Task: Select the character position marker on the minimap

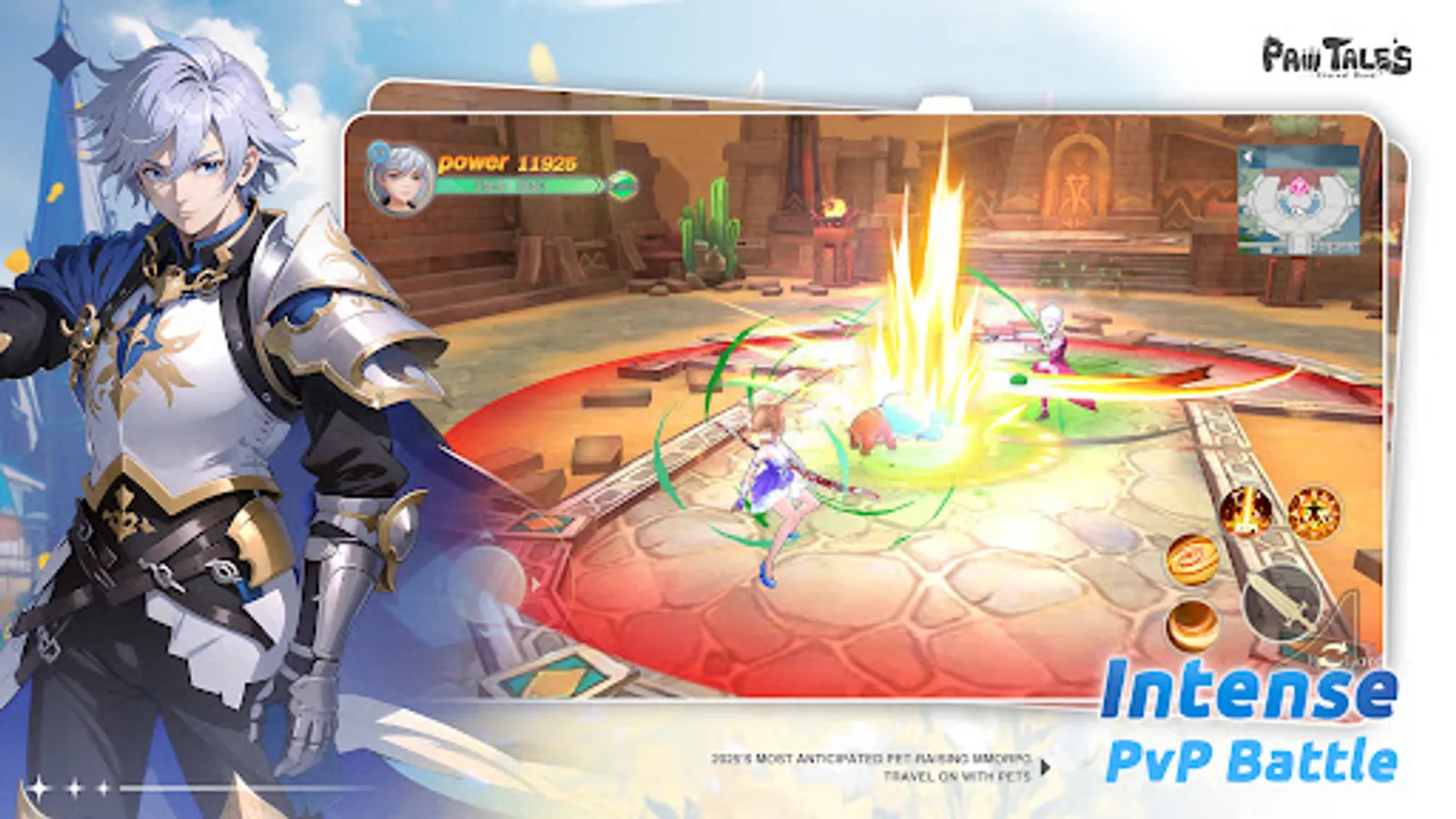Action: (x=1299, y=210)
